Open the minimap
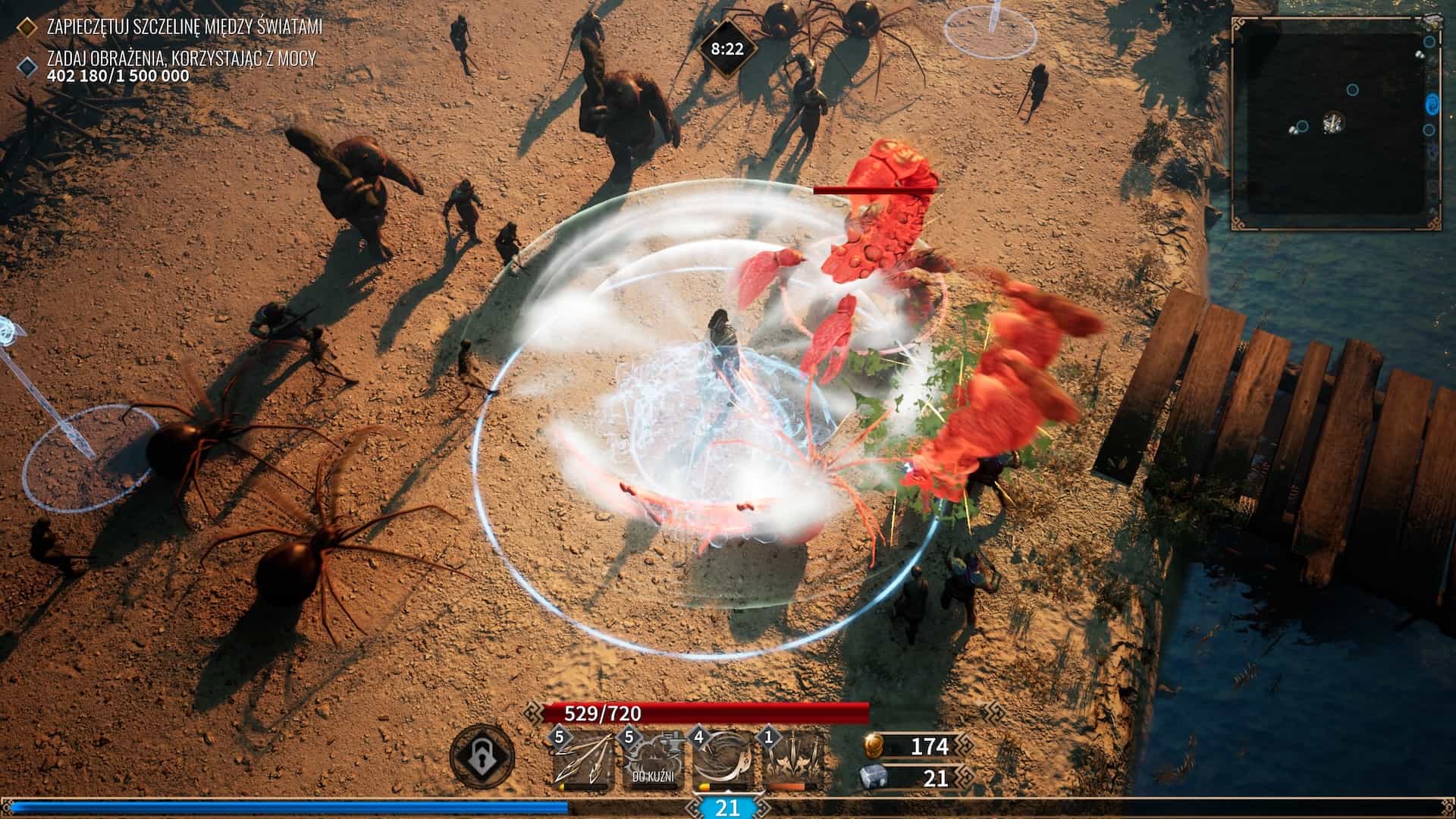The height and width of the screenshot is (819, 1456). click(1329, 123)
